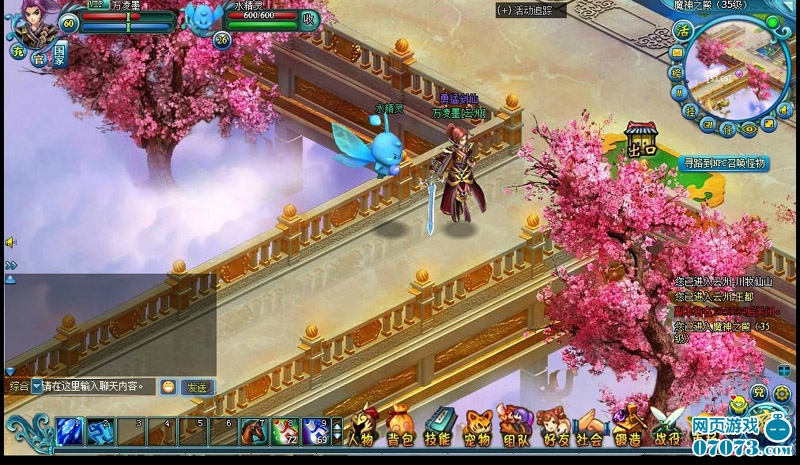Open the chat emoji picker
The height and width of the screenshot is (465, 800).
pos(168,387)
